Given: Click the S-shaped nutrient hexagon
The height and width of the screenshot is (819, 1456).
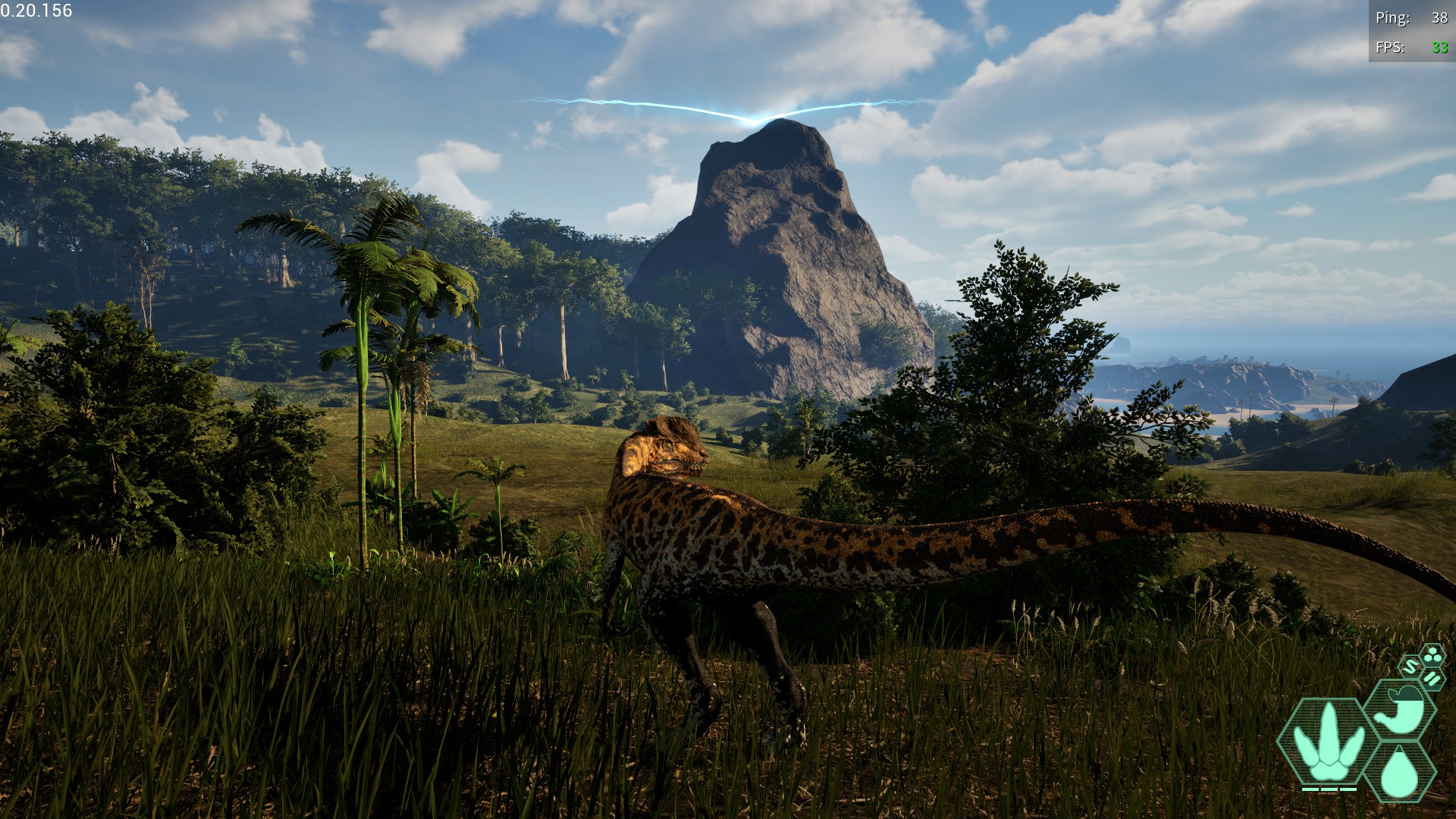Looking at the screenshot, I should click(x=1410, y=667).
